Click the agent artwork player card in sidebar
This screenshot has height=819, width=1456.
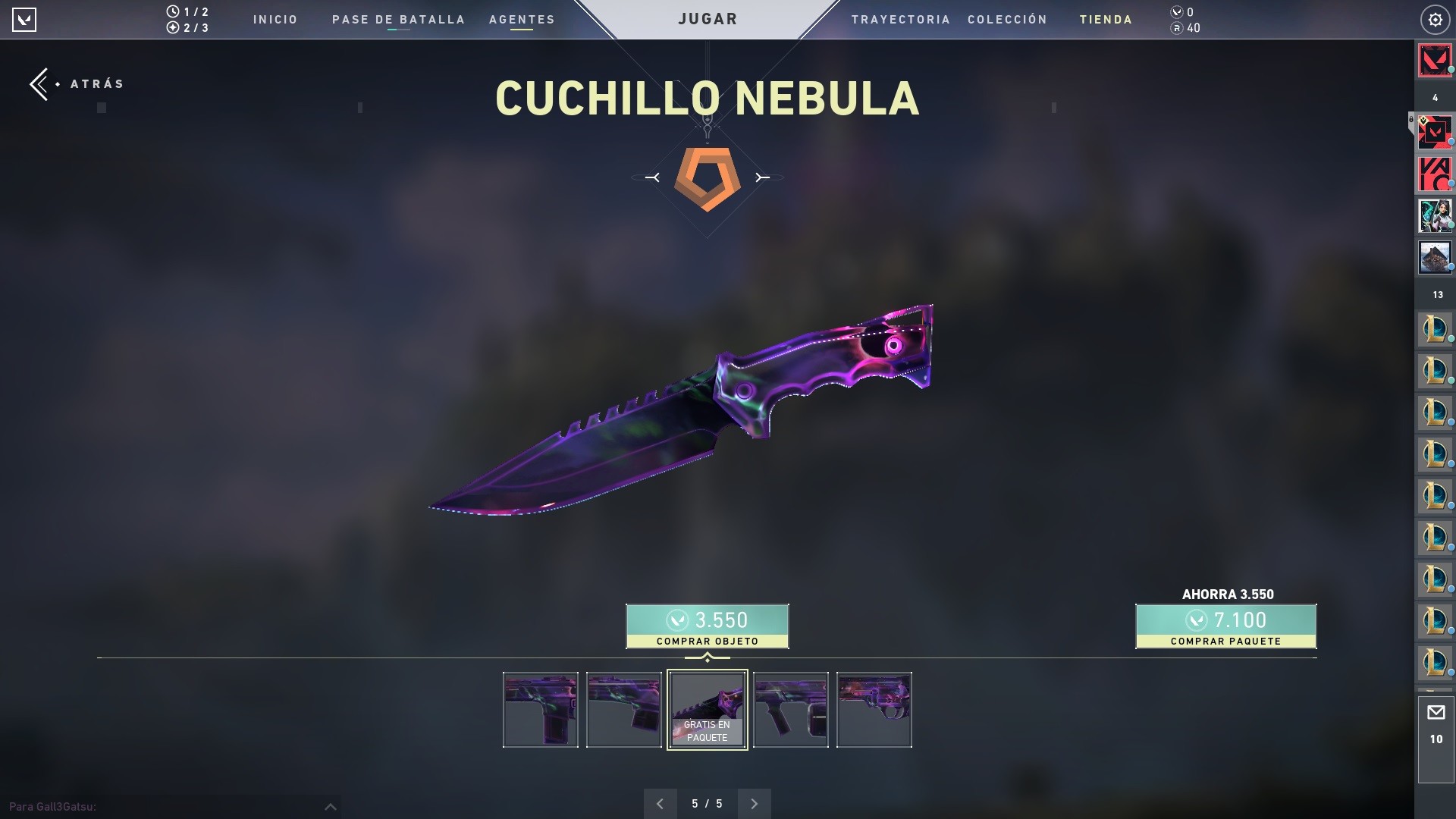pos(1434,215)
